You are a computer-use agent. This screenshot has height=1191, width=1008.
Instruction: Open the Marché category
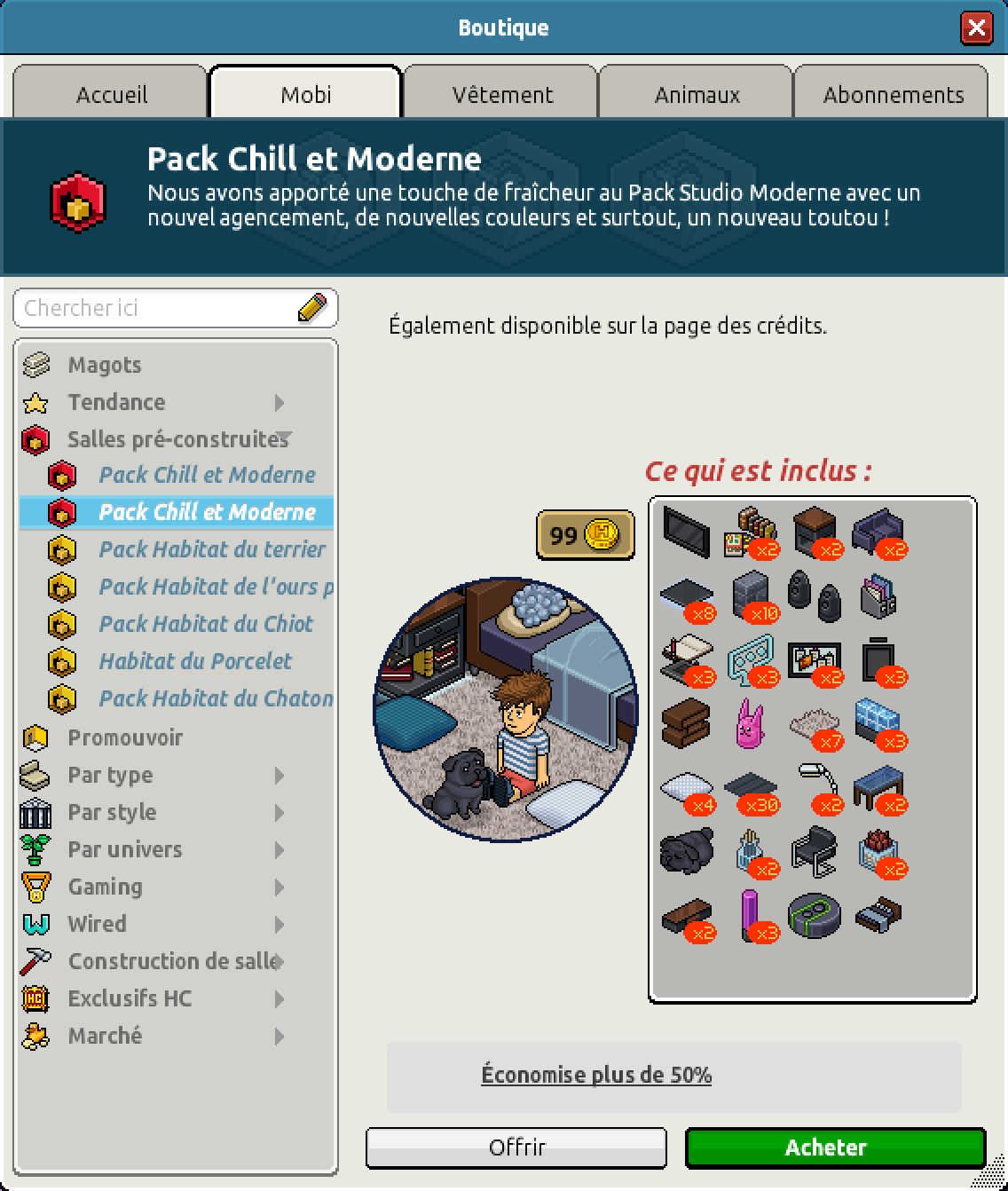click(x=105, y=1036)
